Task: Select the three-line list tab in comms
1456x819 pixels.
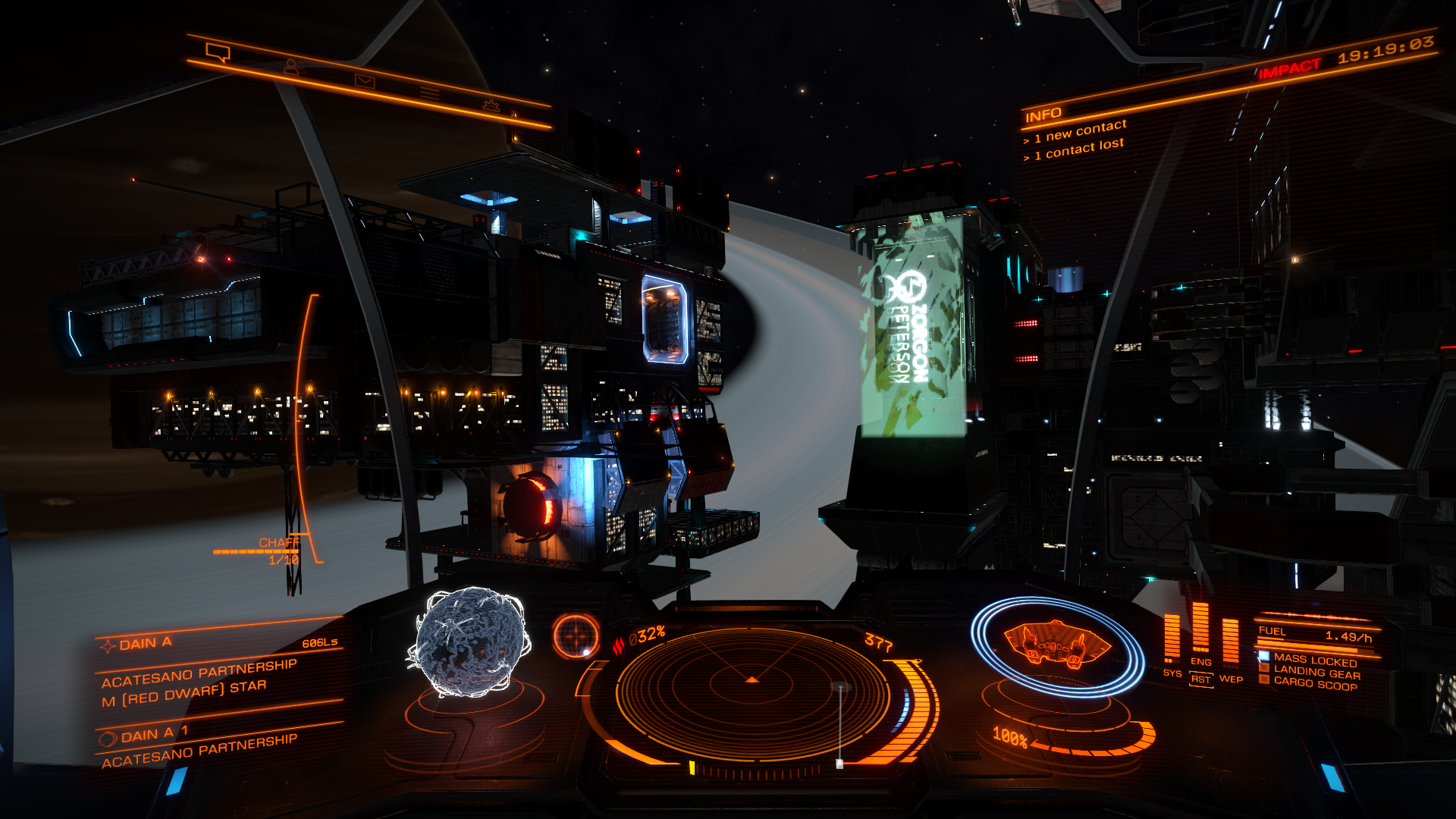Action: 430,93
